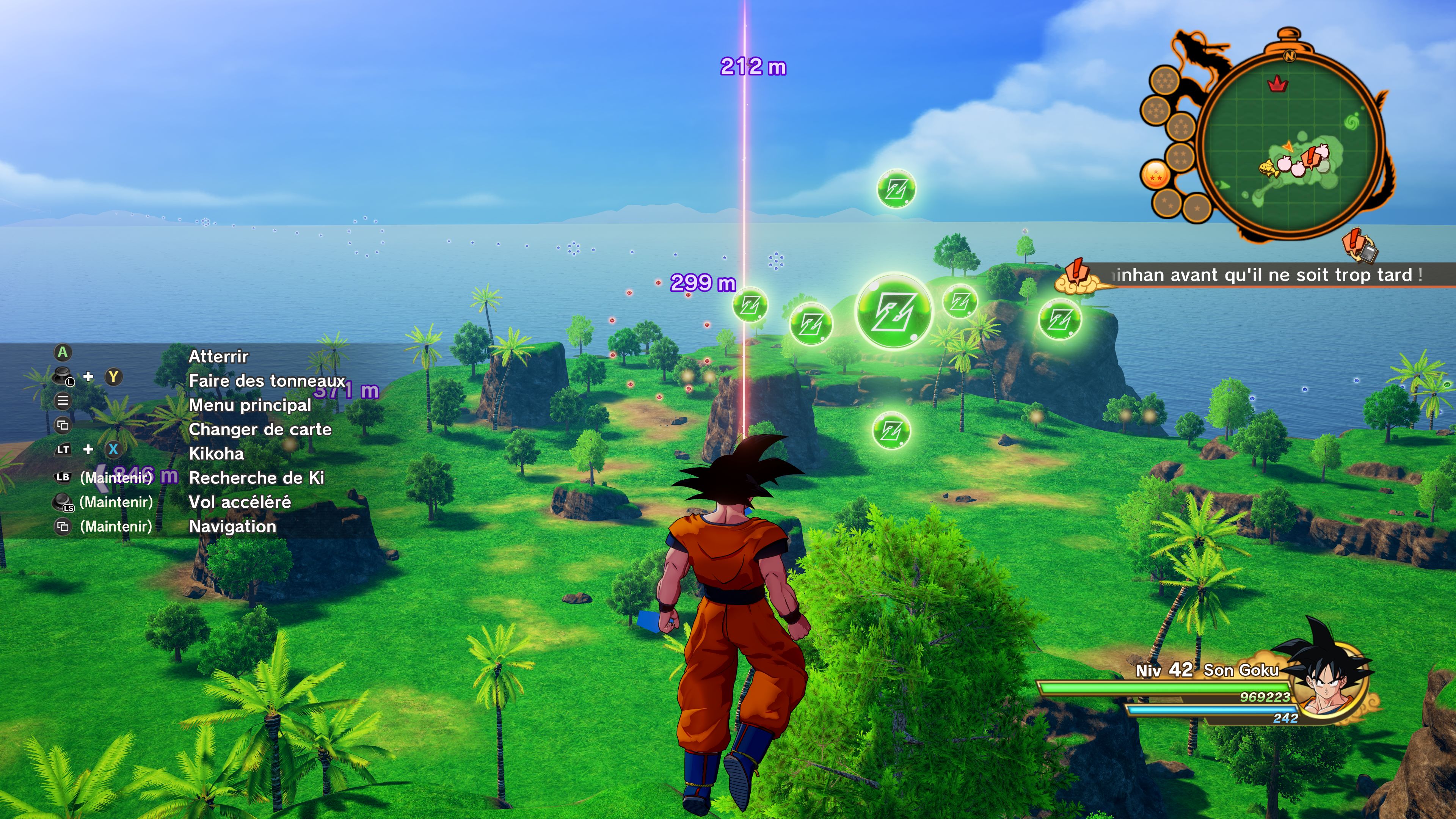Choose the Menu principal entry
Screen dimensions: 1456x819
250,405
